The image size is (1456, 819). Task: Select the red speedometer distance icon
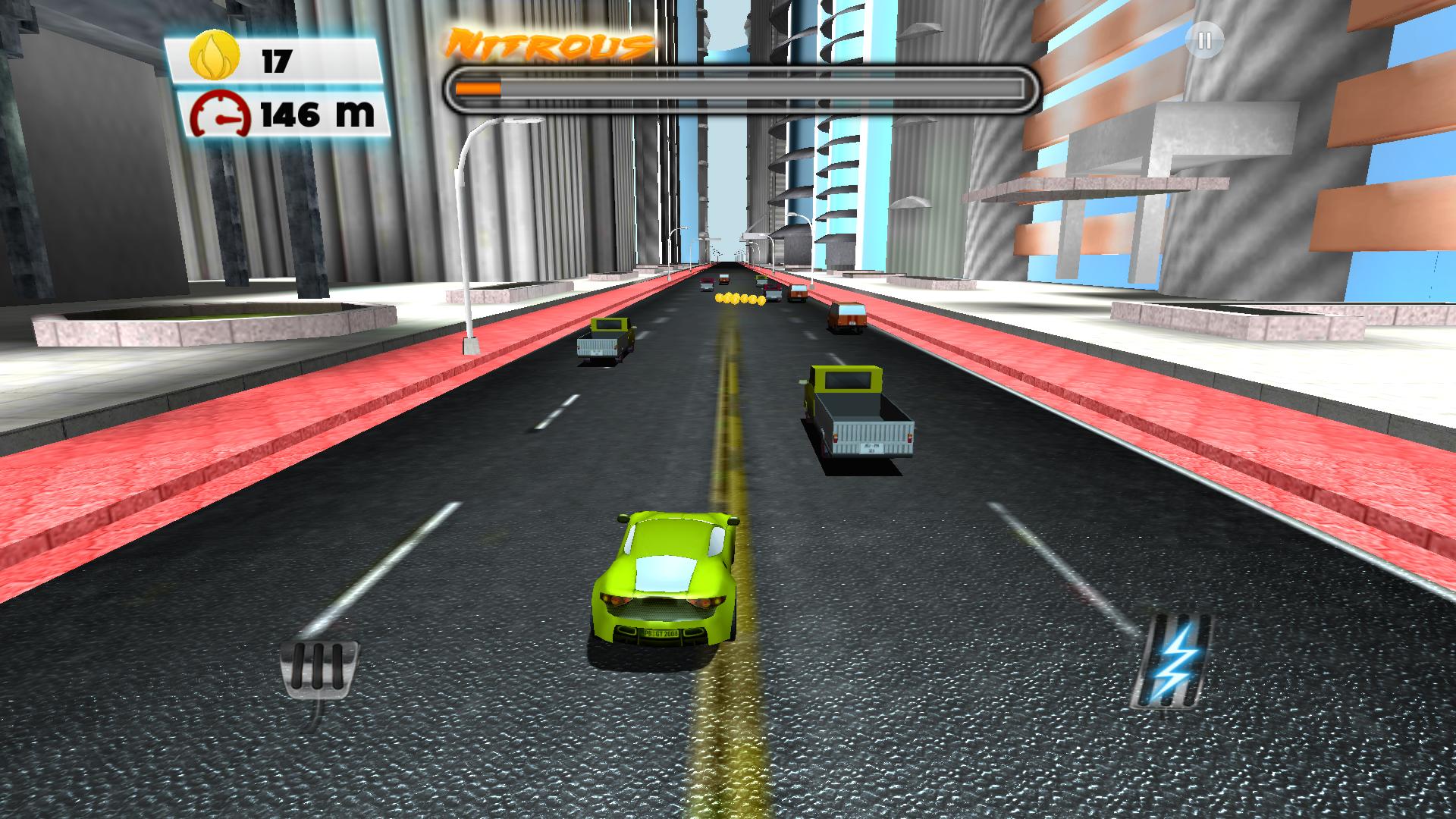coord(220,114)
